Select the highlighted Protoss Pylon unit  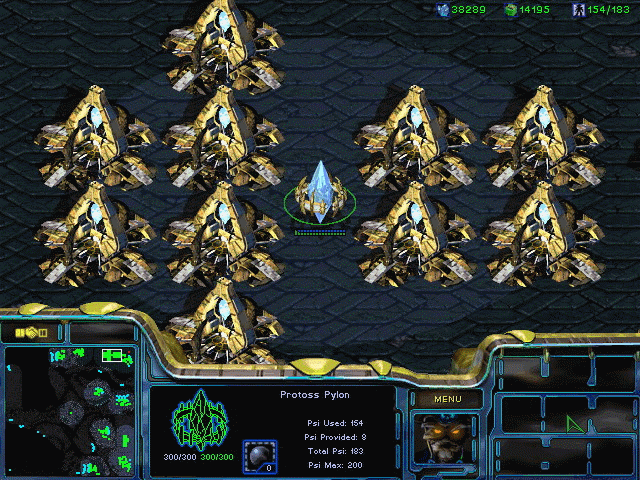pos(320,192)
